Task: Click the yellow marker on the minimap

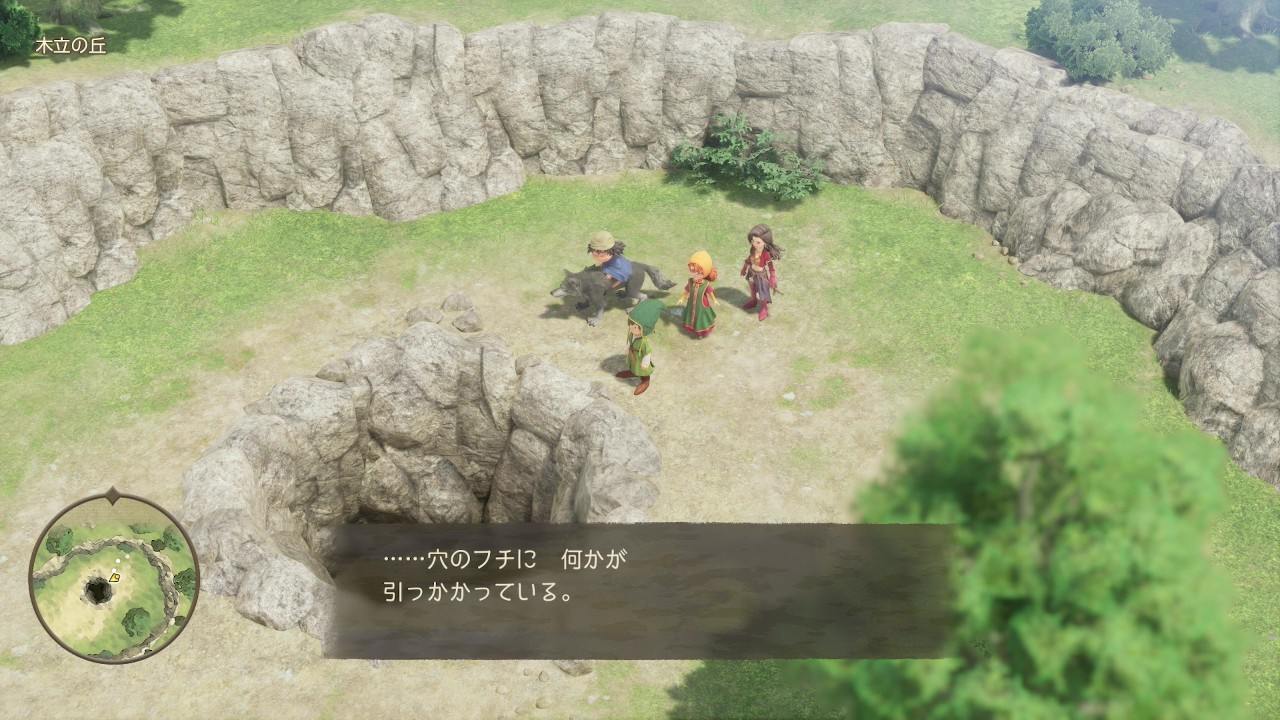Action: click(x=115, y=577)
